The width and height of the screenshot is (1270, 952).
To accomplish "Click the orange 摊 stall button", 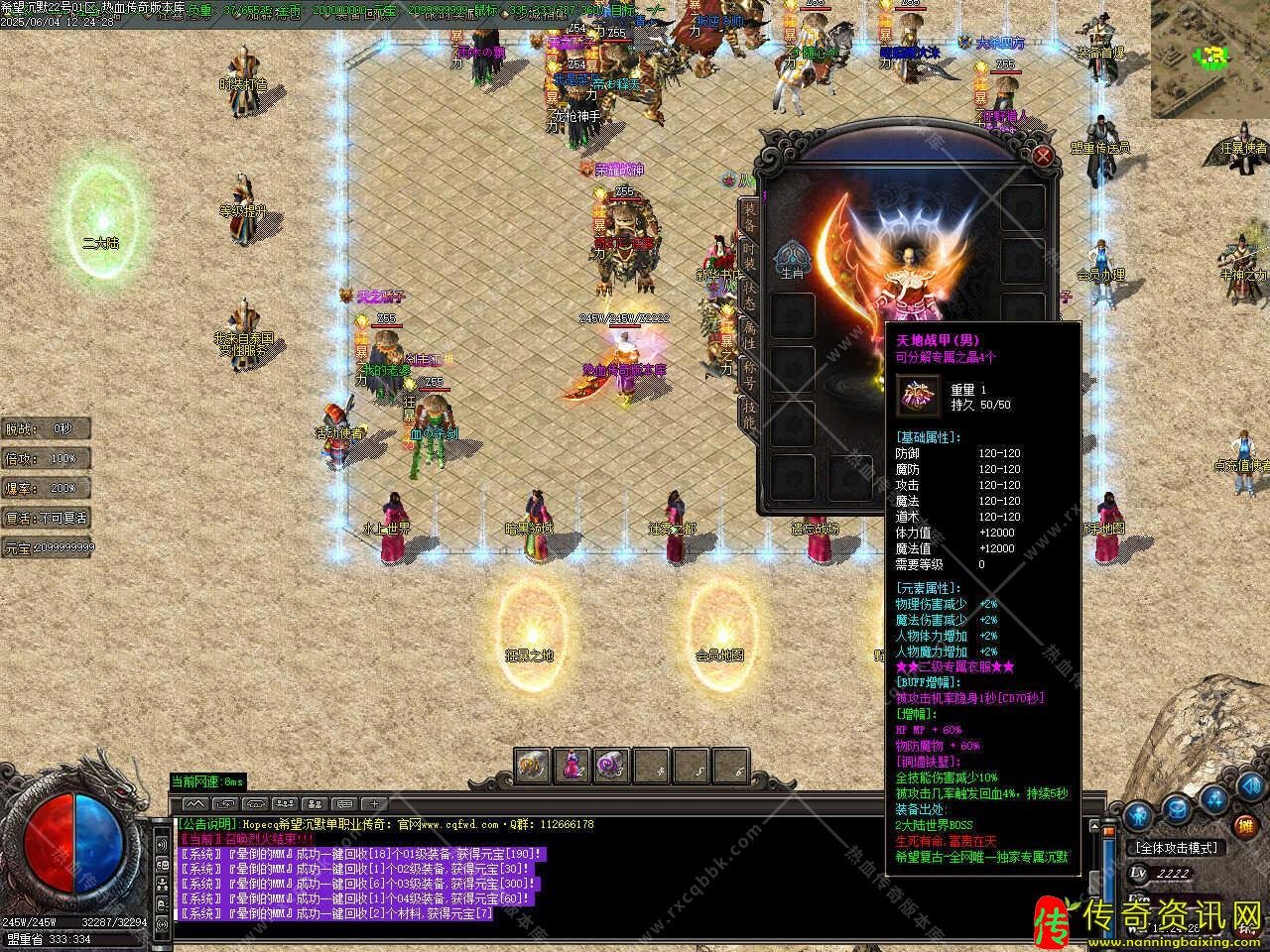I will [x=1245, y=825].
